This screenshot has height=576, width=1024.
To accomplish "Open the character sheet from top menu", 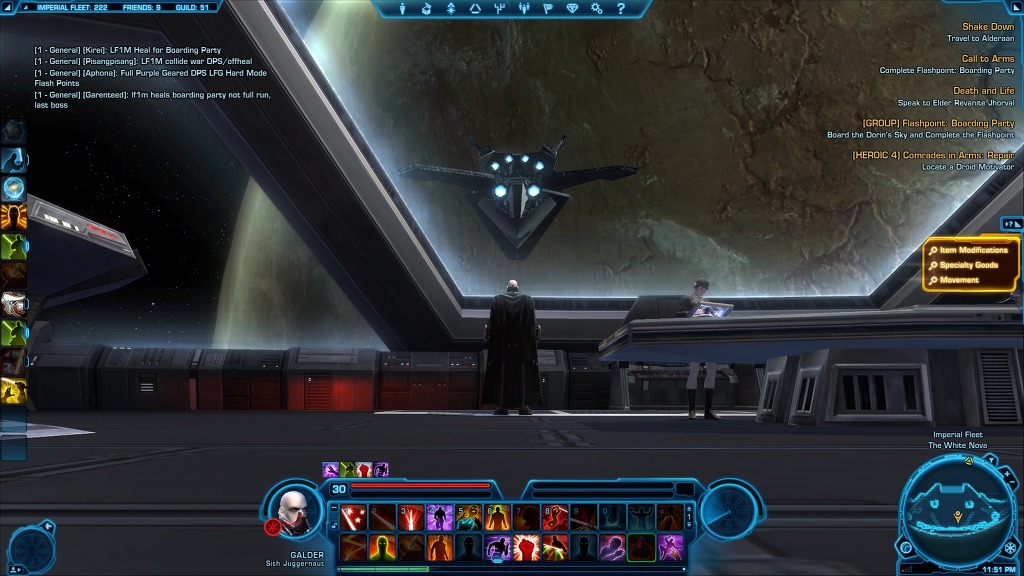I will point(403,9).
